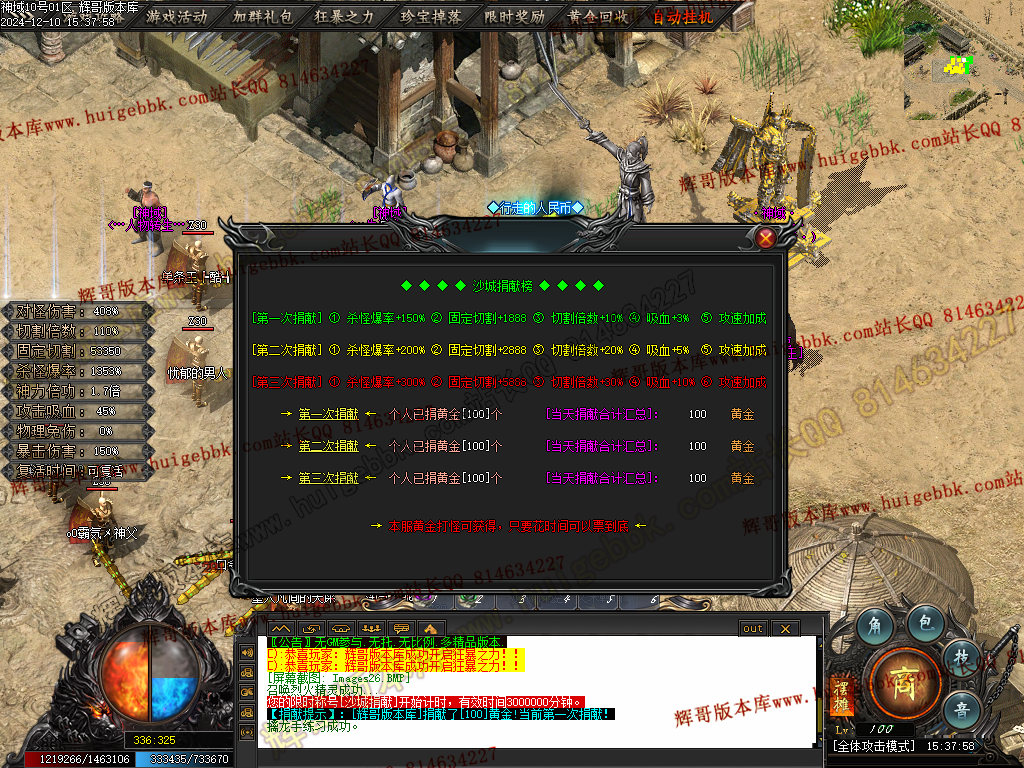Open the 加群礼包 gift menu
Viewport: 1024px width, 768px height.
[x=262, y=16]
